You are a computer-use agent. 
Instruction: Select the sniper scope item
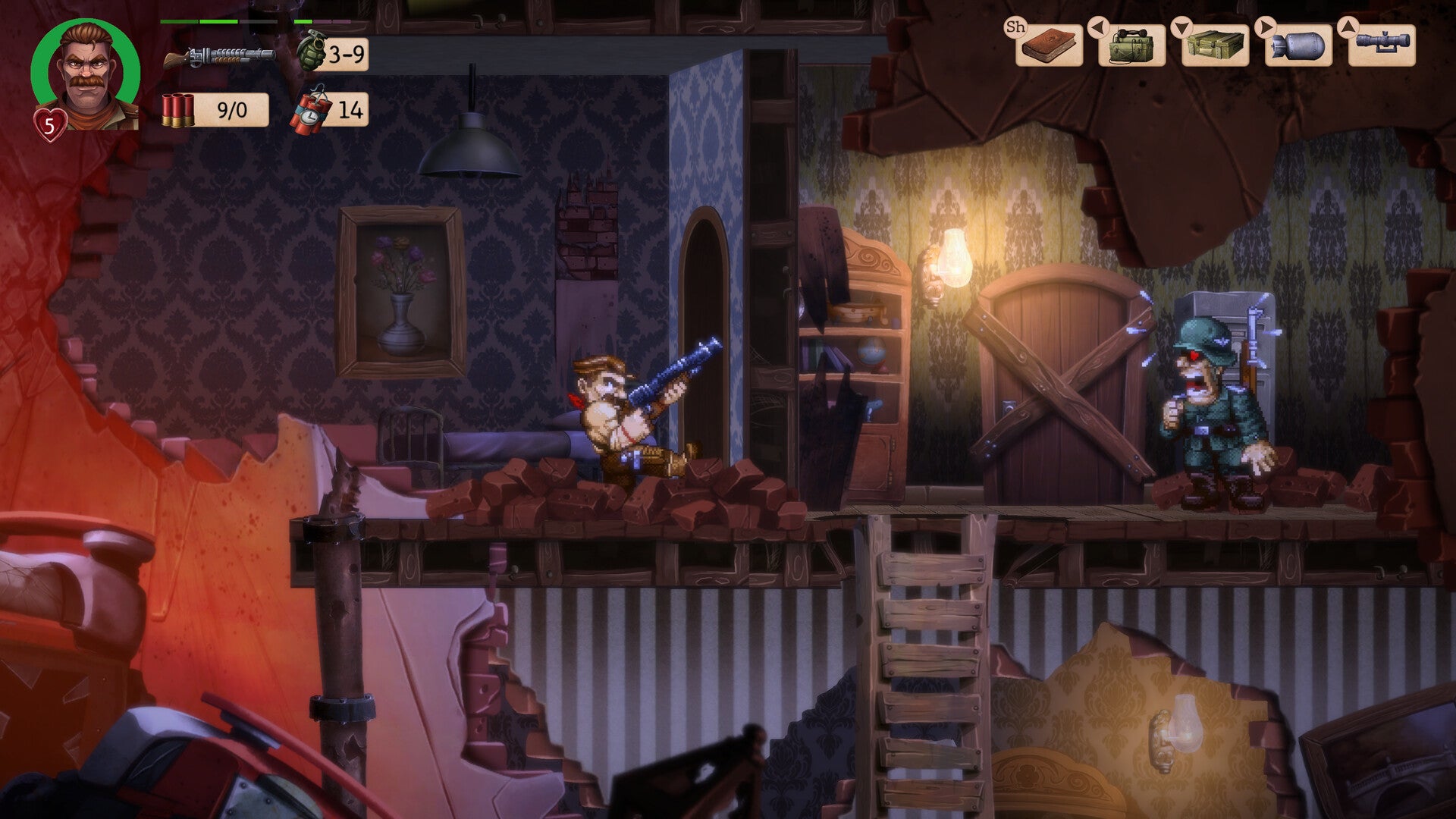pyautogui.click(x=1382, y=45)
